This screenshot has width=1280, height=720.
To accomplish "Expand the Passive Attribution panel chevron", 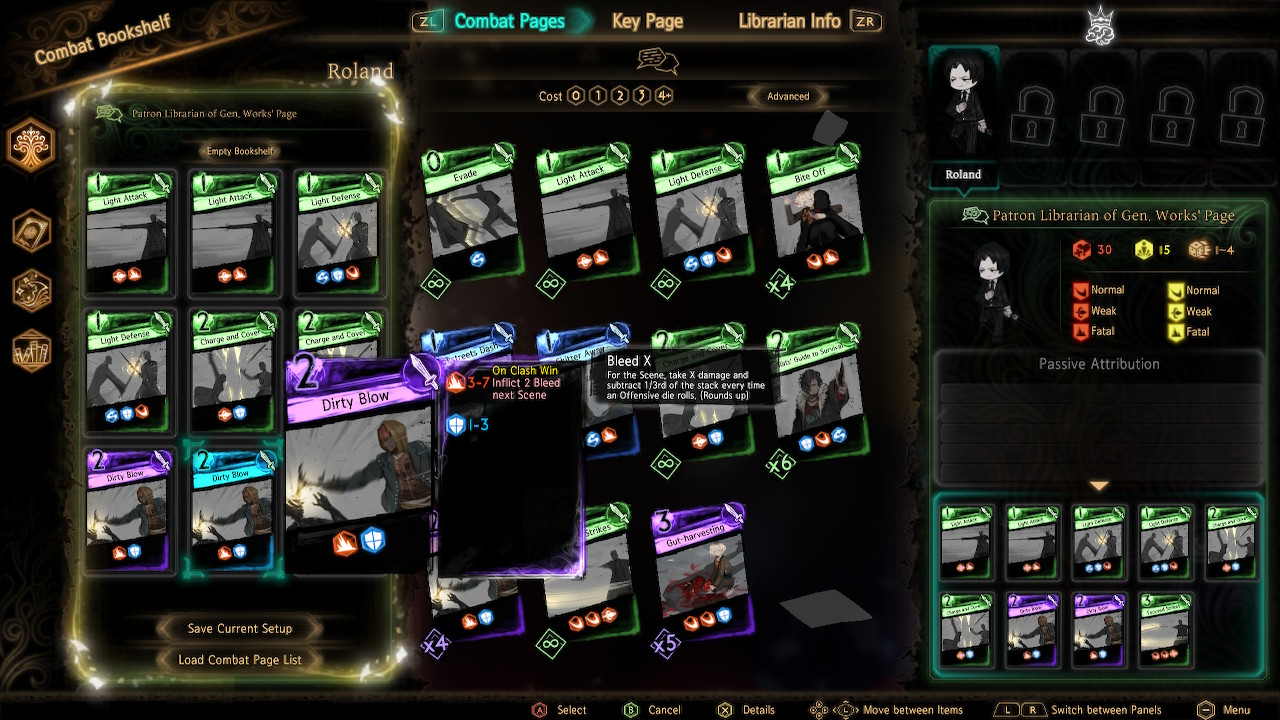I will [x=1100, y=486].
